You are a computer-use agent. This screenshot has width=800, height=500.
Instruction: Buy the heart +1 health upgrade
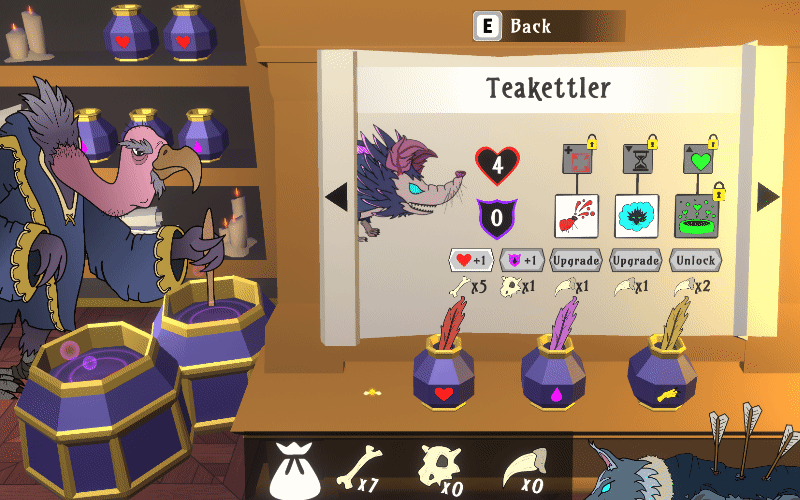(469, 261)
